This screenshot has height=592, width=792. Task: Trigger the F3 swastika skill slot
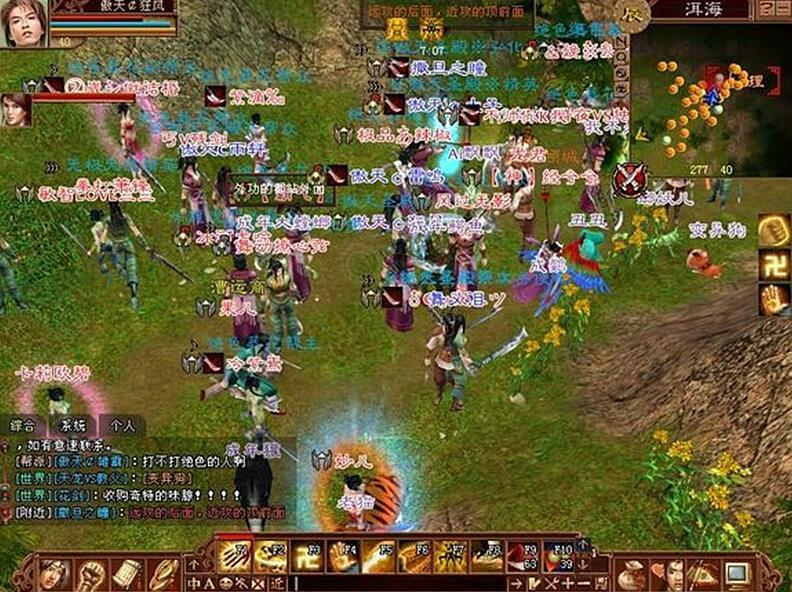click(x=306, y=555)
